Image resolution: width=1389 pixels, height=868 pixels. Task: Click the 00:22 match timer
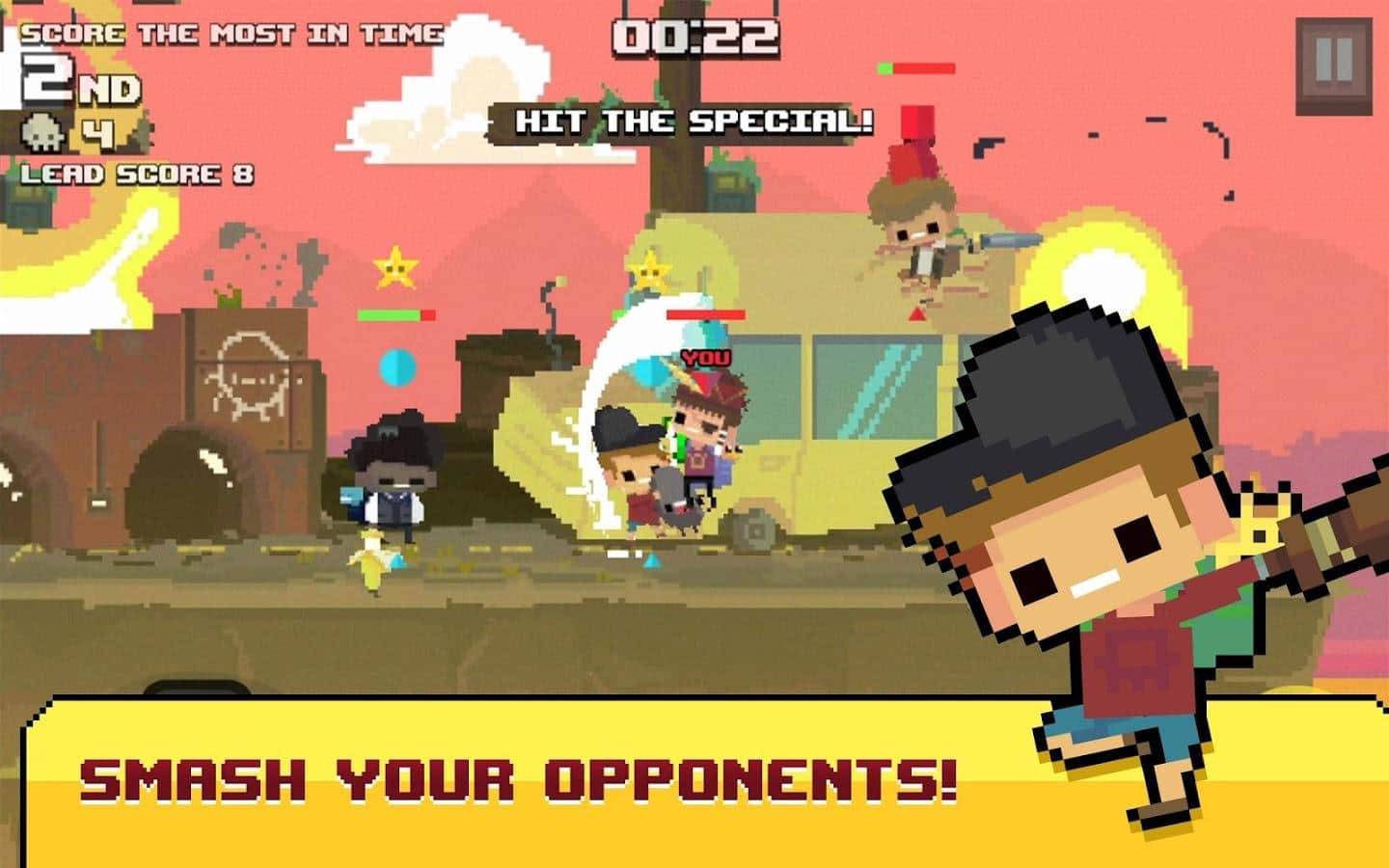[697, 39]
